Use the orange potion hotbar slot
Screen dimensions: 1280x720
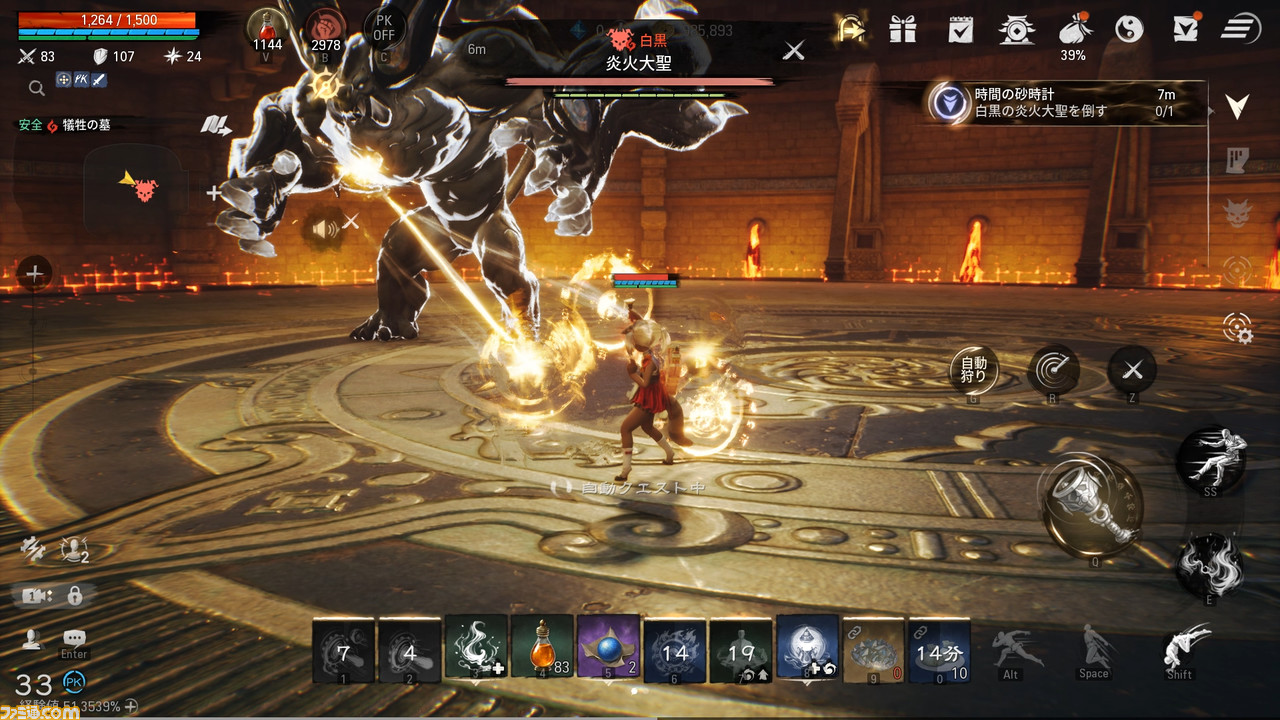tap(542, 649)
